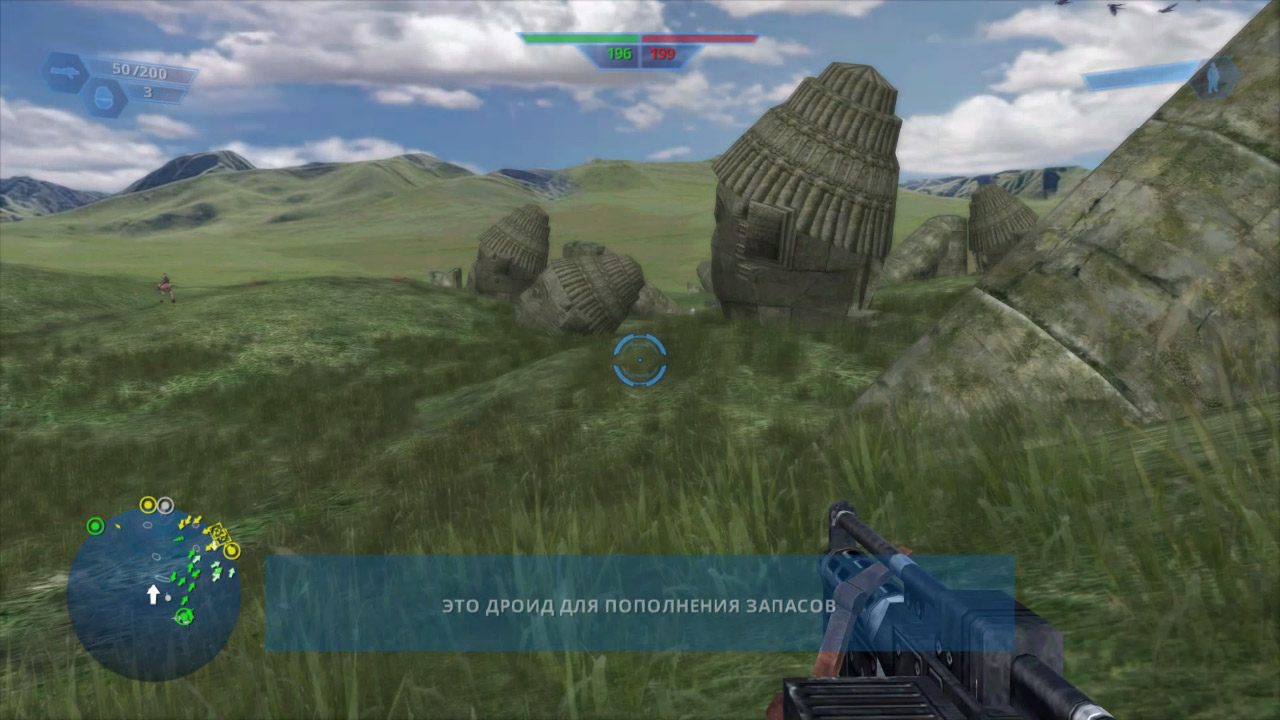
Task: Click the white player arrow on the minimap
Action: click(x=154, y=594)
